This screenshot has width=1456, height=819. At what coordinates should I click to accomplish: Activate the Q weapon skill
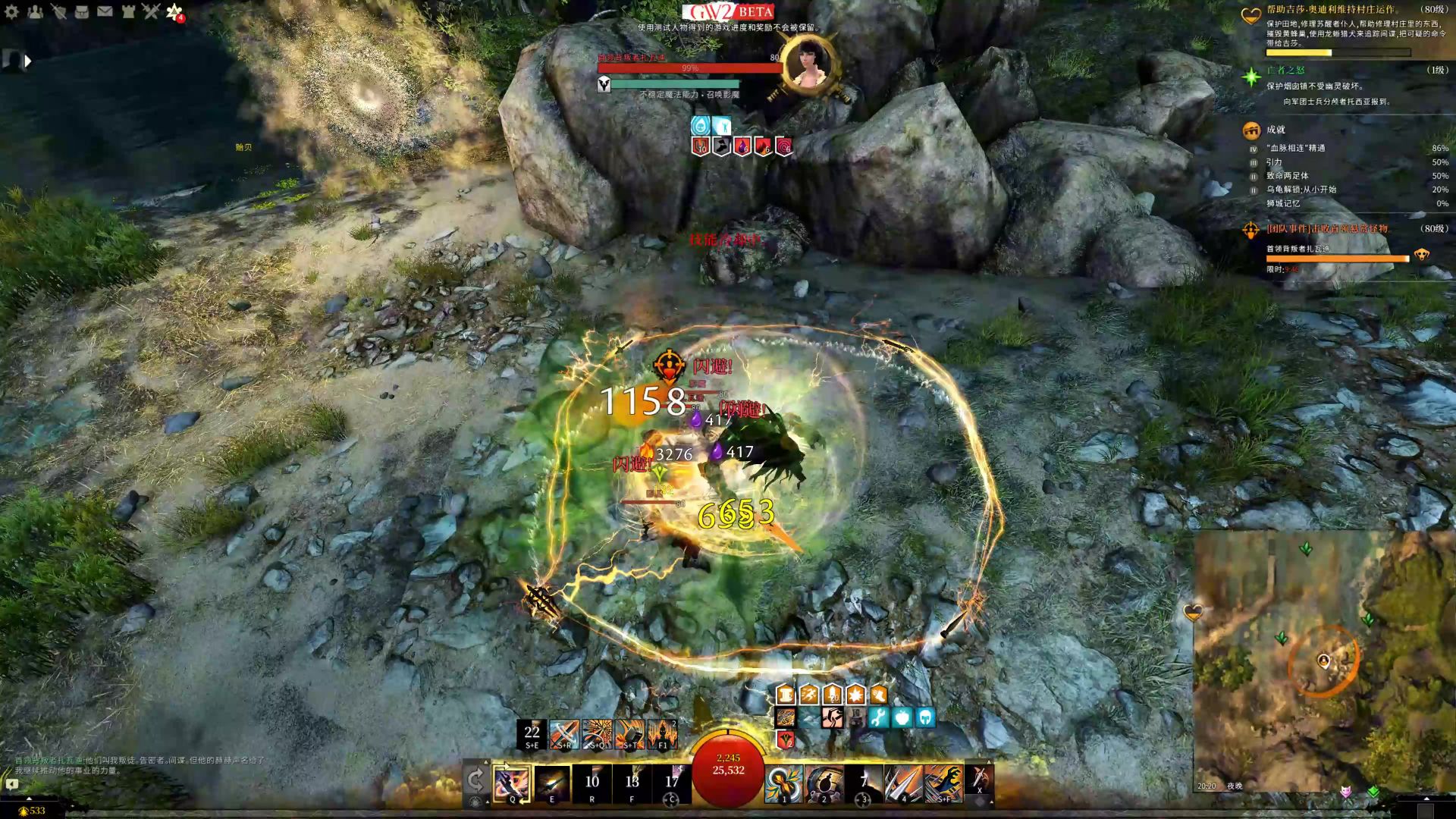[x=512, y=782]
